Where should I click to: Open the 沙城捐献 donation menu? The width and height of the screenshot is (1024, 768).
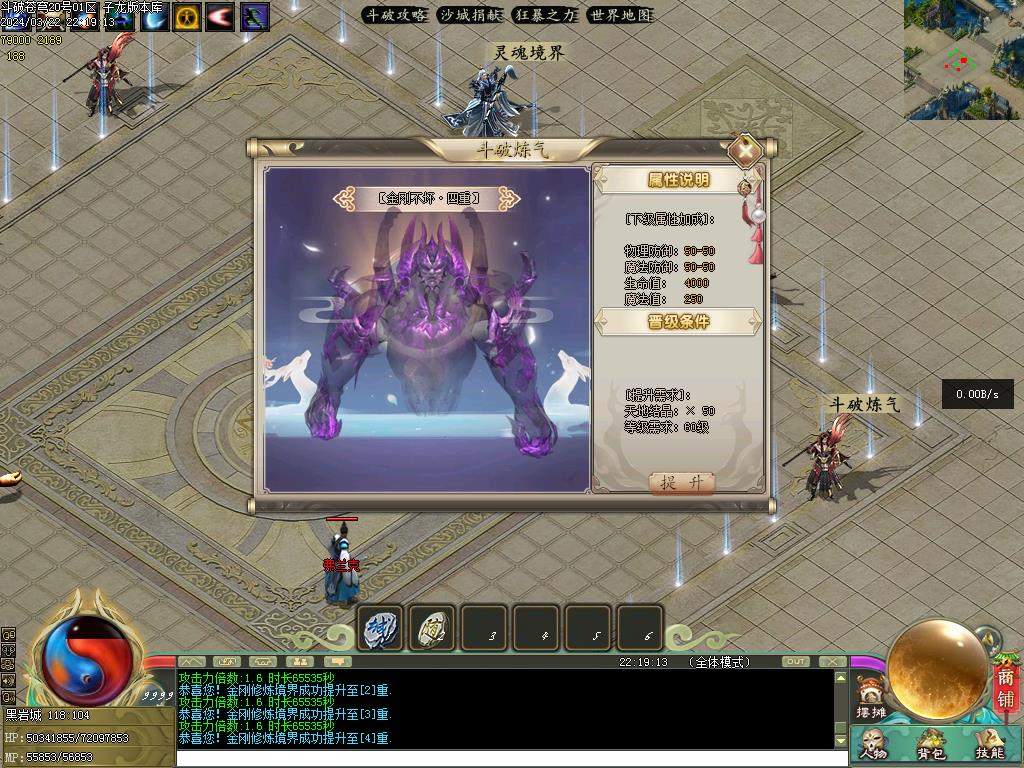(x=470, y=15)
